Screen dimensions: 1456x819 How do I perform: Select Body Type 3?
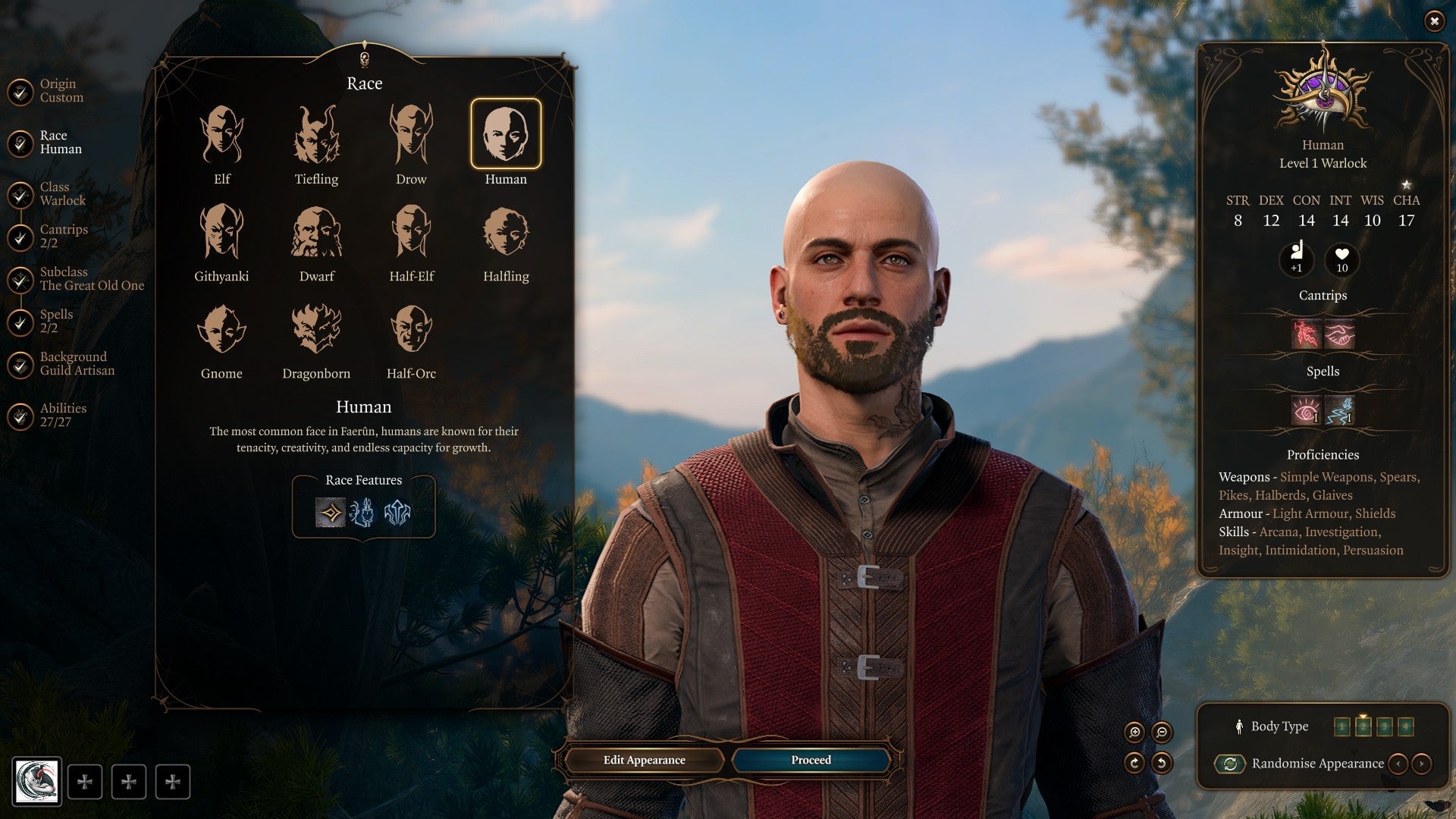1383,726
